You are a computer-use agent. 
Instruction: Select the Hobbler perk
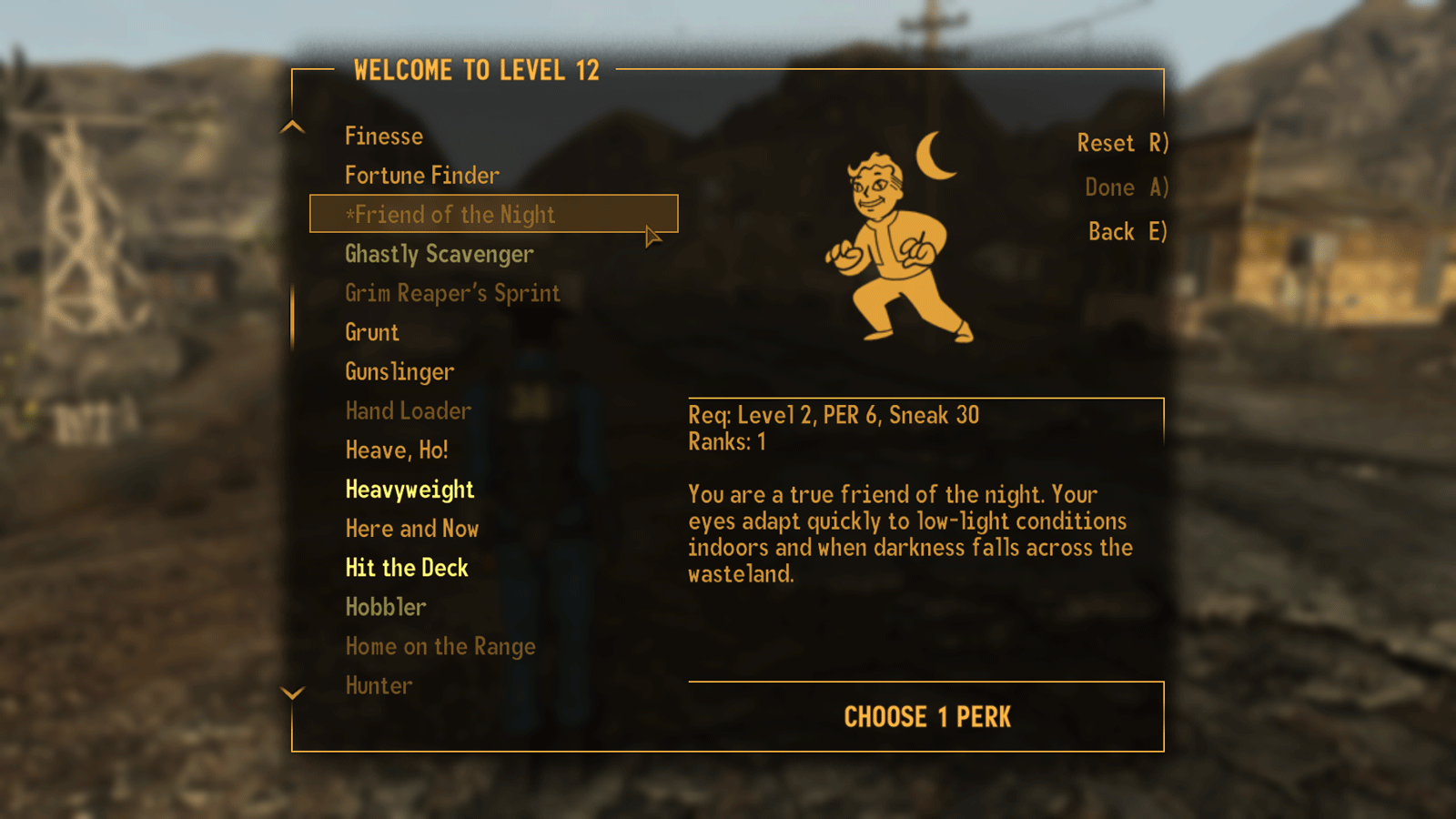coord(385,606)
